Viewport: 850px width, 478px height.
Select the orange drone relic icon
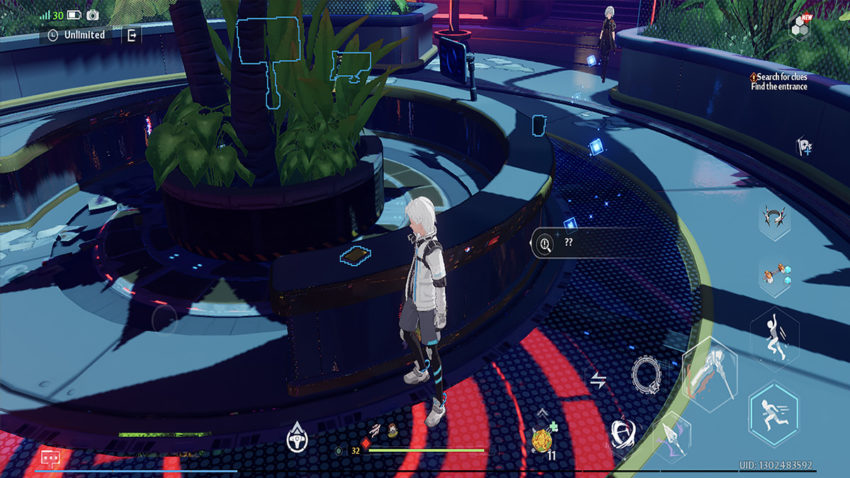(772, 276)
